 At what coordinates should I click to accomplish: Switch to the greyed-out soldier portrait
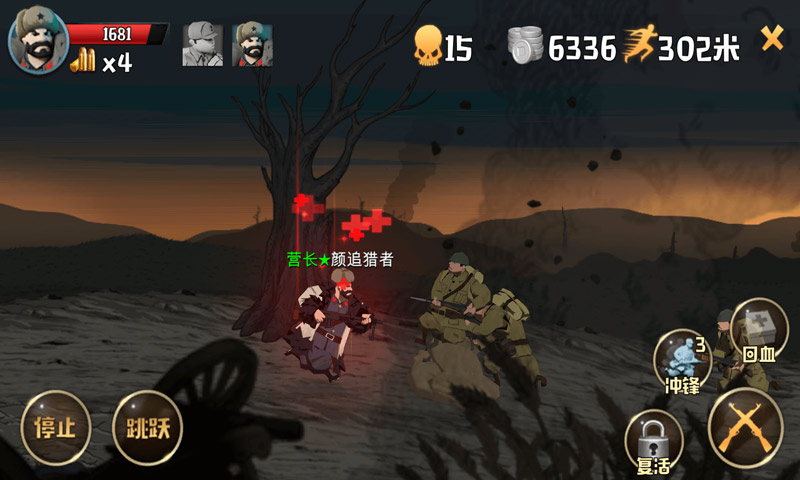202,44
